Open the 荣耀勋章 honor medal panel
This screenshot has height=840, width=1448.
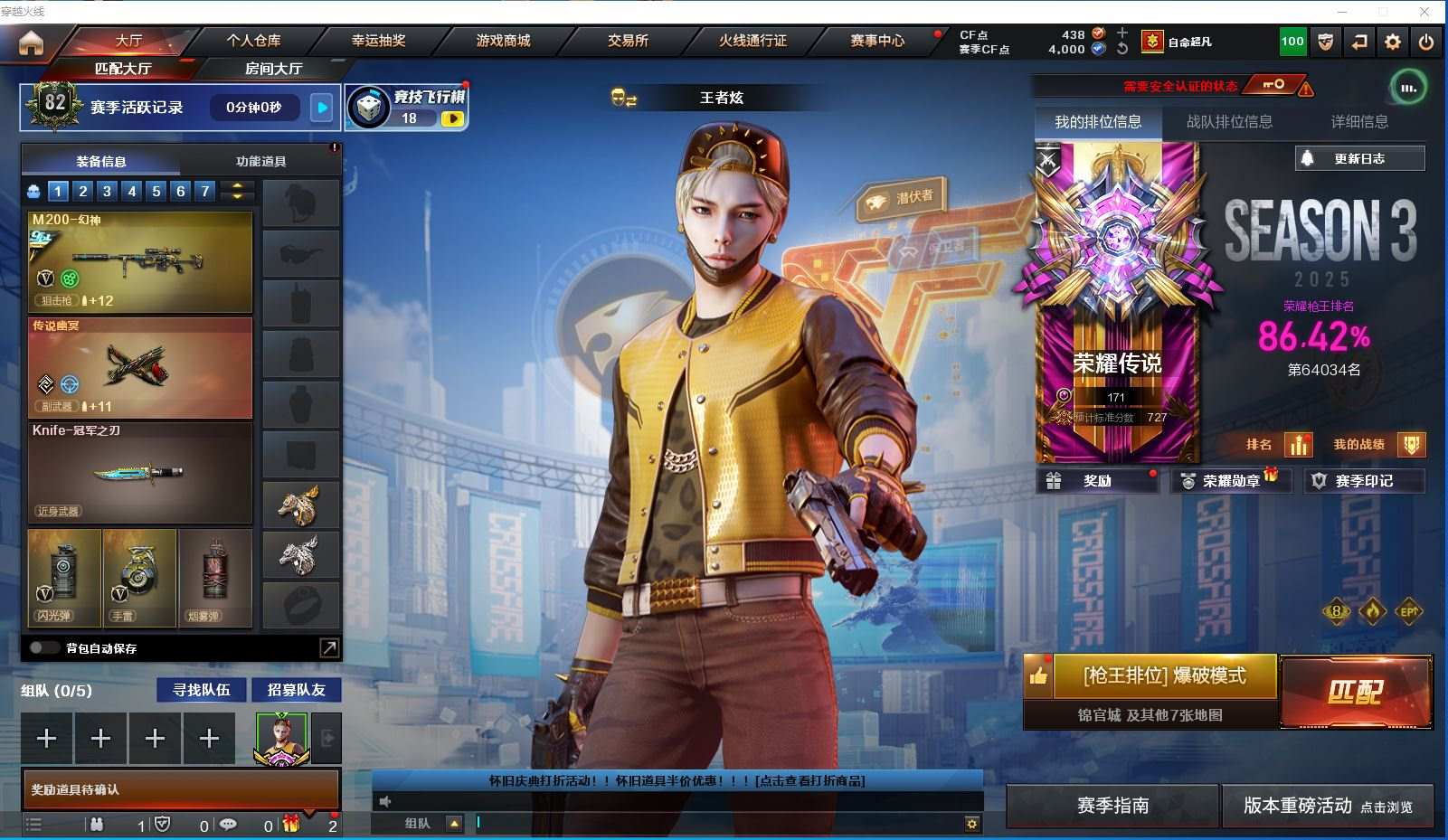tap(1231, 481)
